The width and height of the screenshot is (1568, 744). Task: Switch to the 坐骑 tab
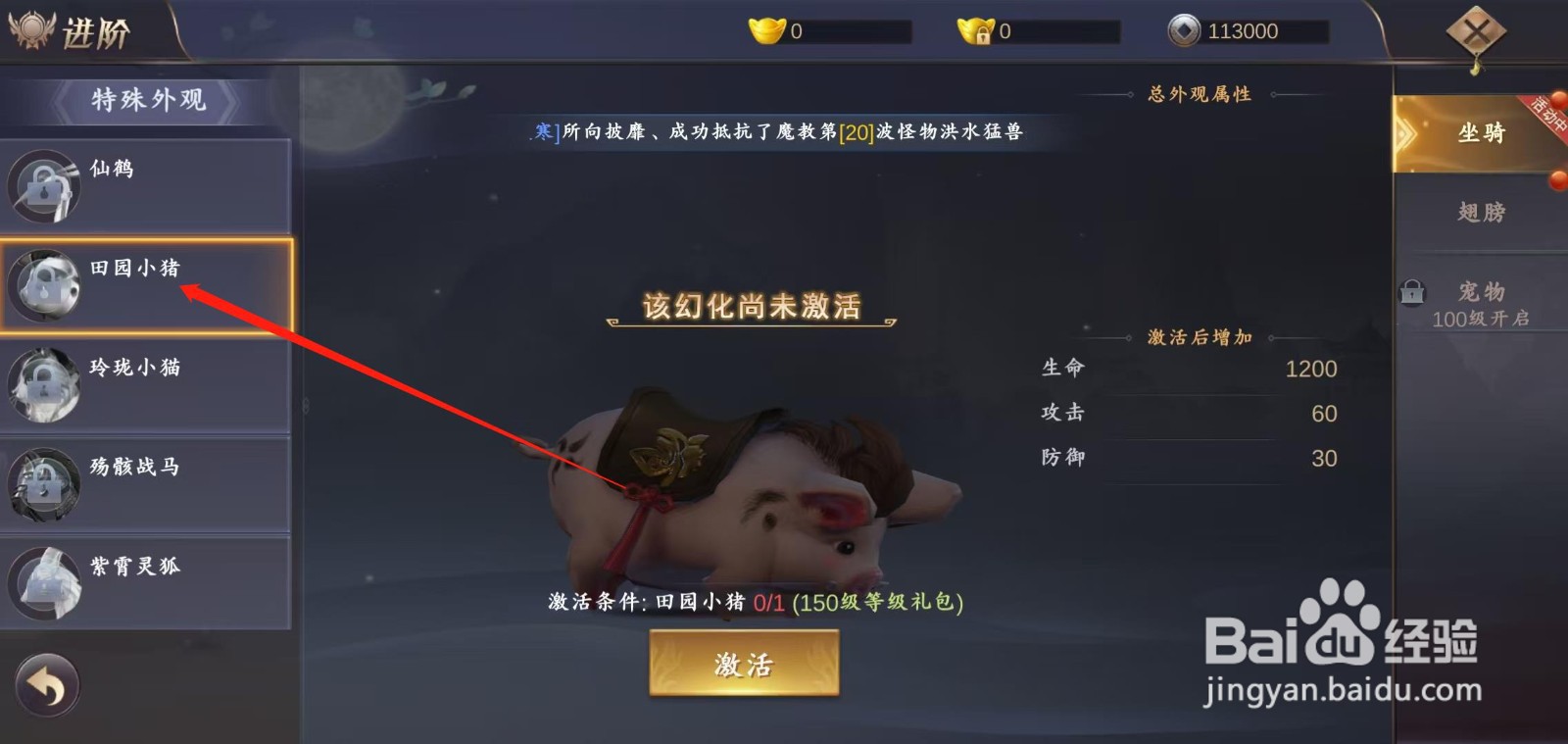tap(1482, 132)
